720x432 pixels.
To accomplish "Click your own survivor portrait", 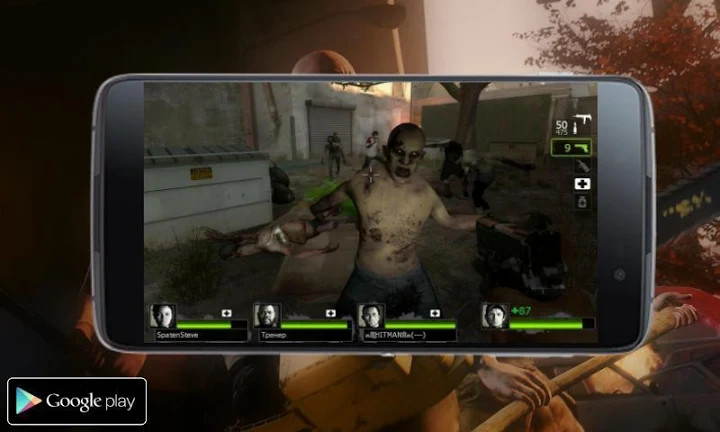I will [494, 316].
